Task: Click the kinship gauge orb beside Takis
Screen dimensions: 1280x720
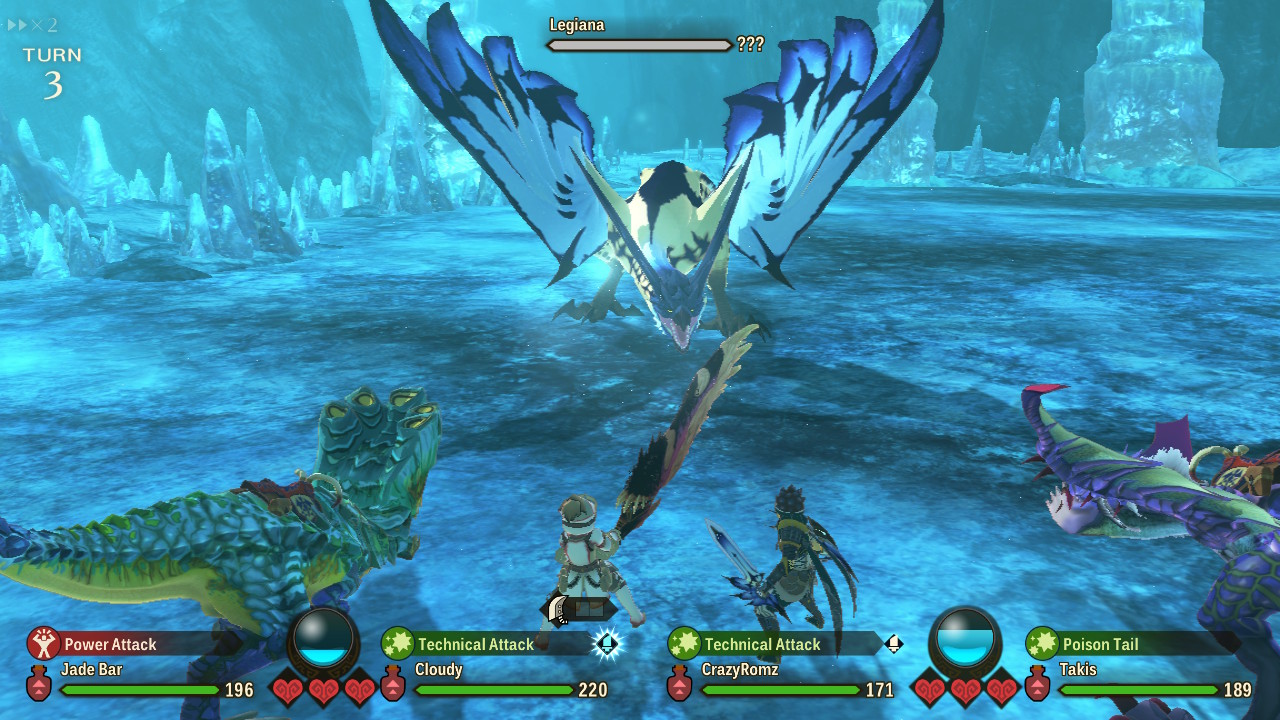Action: click(965, 639)
